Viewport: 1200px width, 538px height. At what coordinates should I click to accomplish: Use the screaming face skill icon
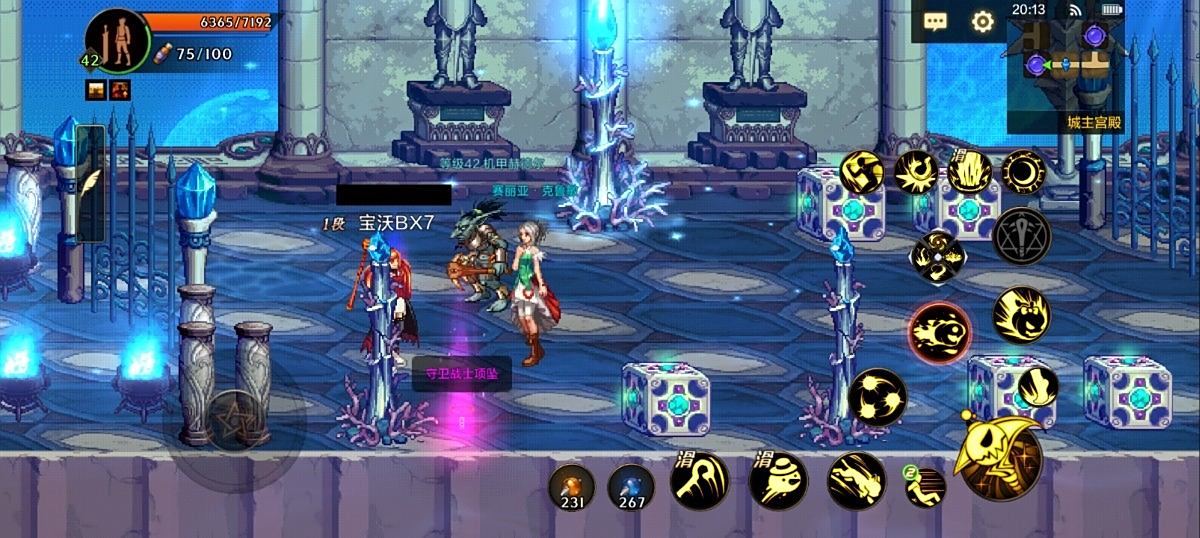[1021, 315]
